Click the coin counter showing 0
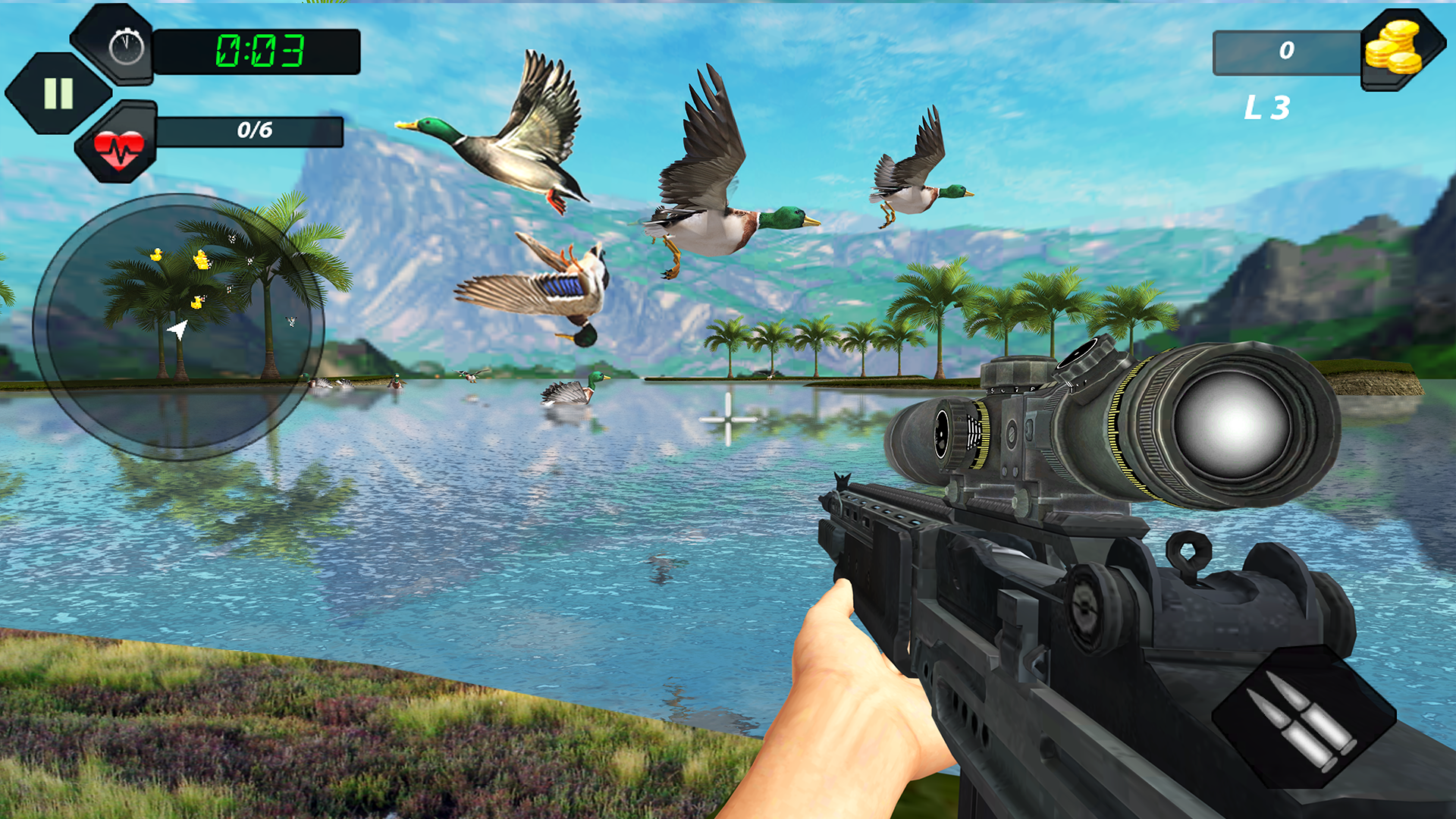The image size is (1456, 819). (1285, 52)
